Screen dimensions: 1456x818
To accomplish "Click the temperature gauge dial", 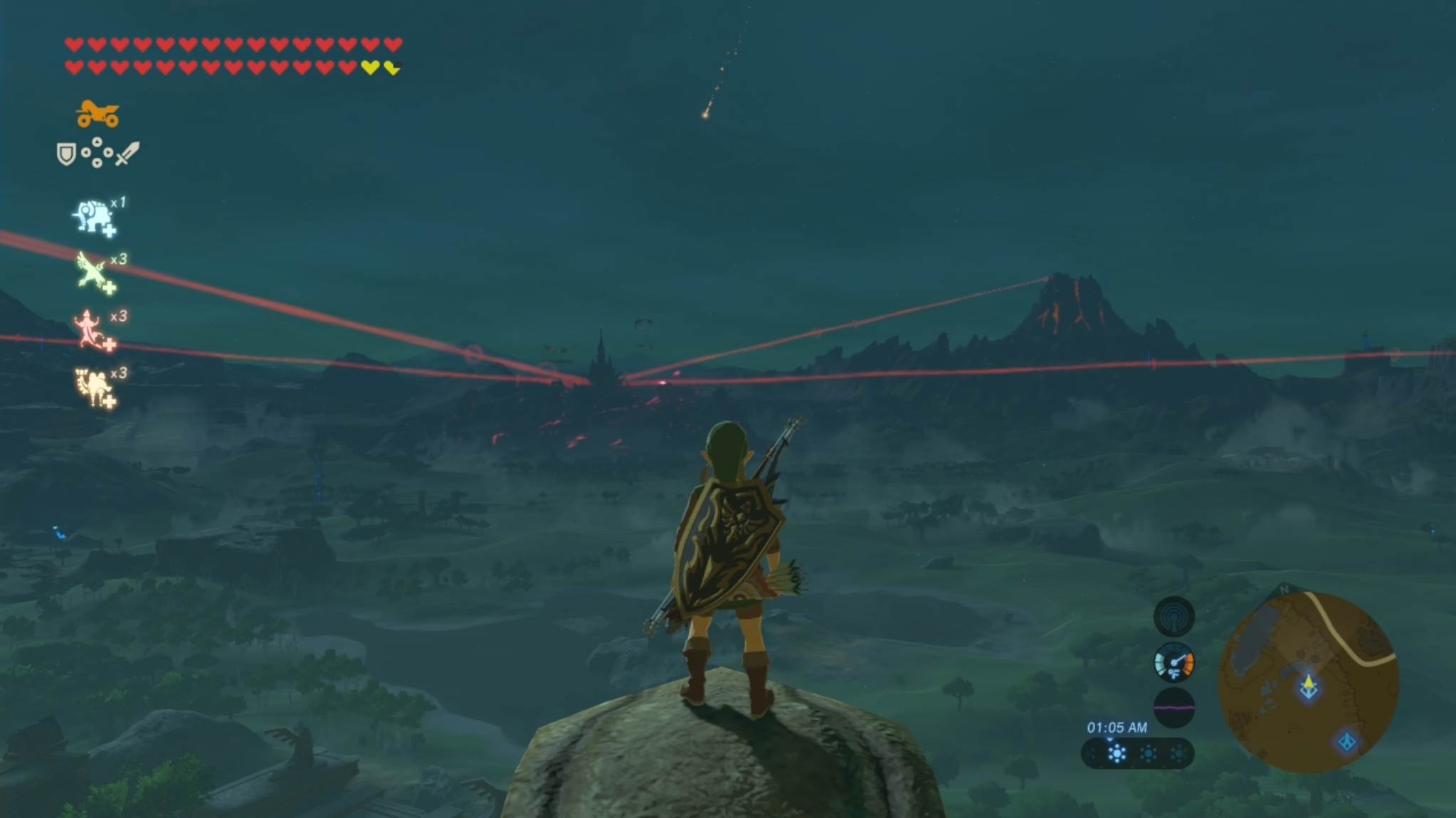I will (x=1173, y=663).
